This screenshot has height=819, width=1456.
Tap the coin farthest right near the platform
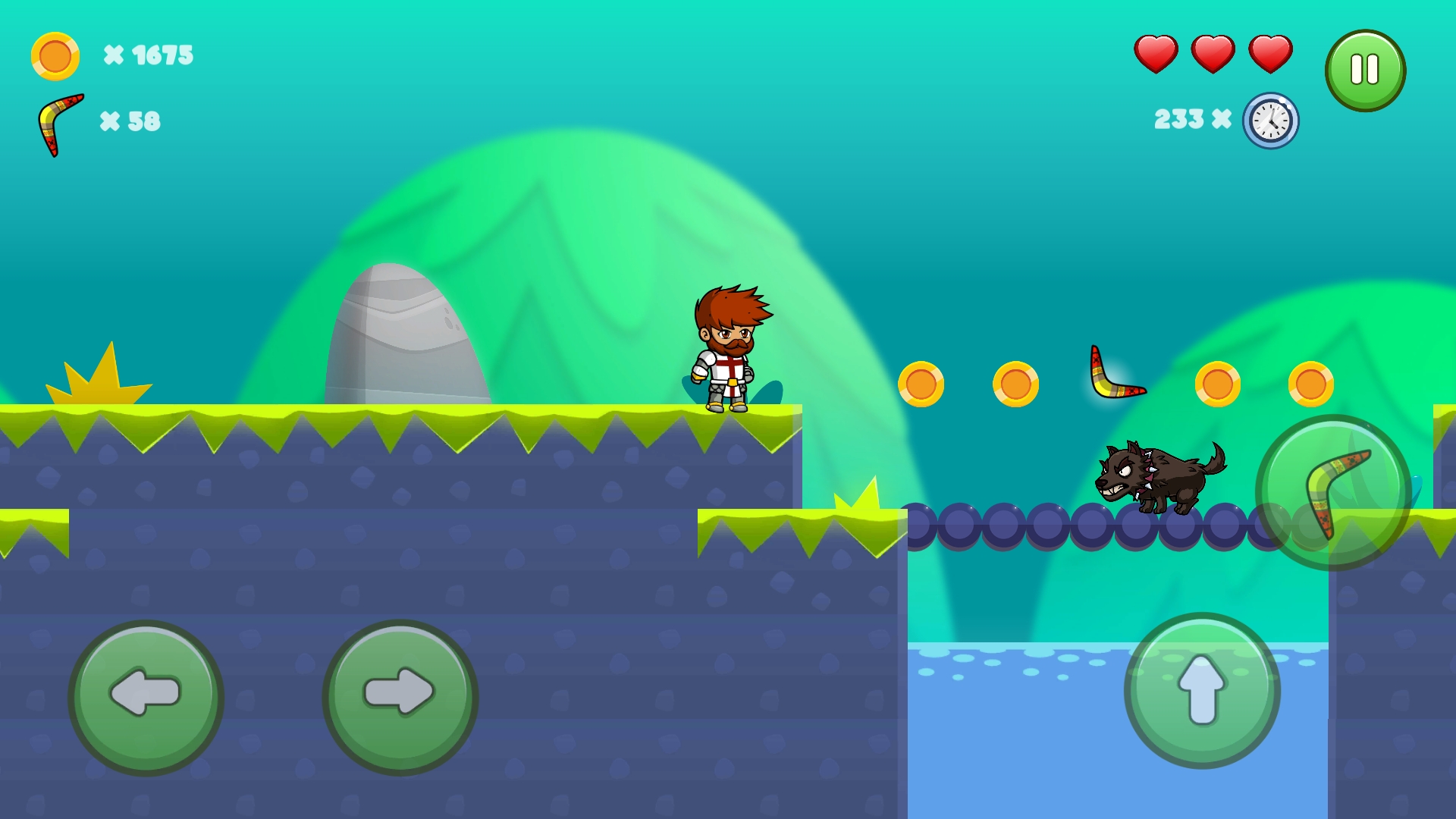tap(1312, 383)
